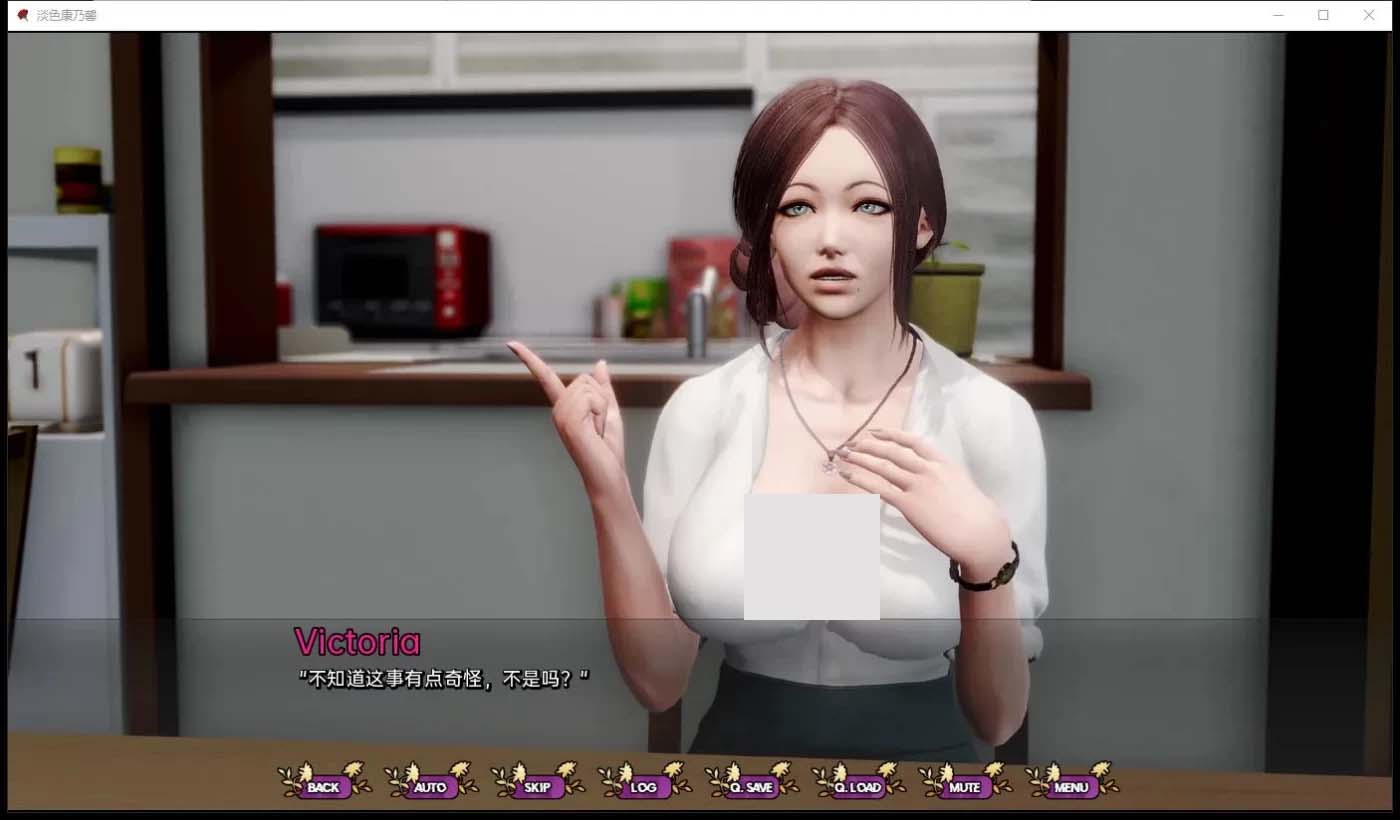Maximize the game window
Image resolution: width=1400 pixels, height=820 pixels.
pyautogui.click(x=1323, y=15)
